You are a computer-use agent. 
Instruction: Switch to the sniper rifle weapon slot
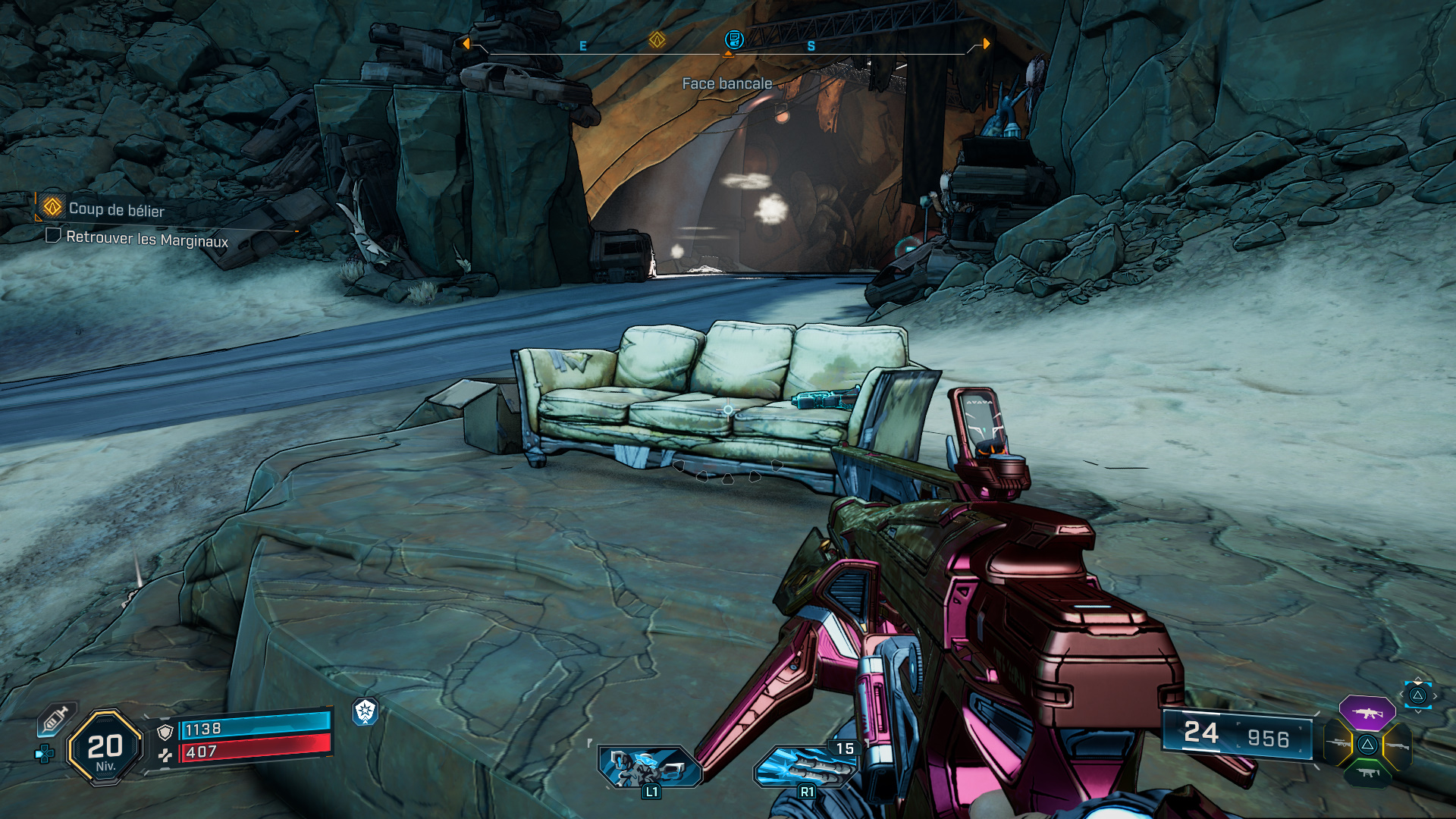point(1339,744)
